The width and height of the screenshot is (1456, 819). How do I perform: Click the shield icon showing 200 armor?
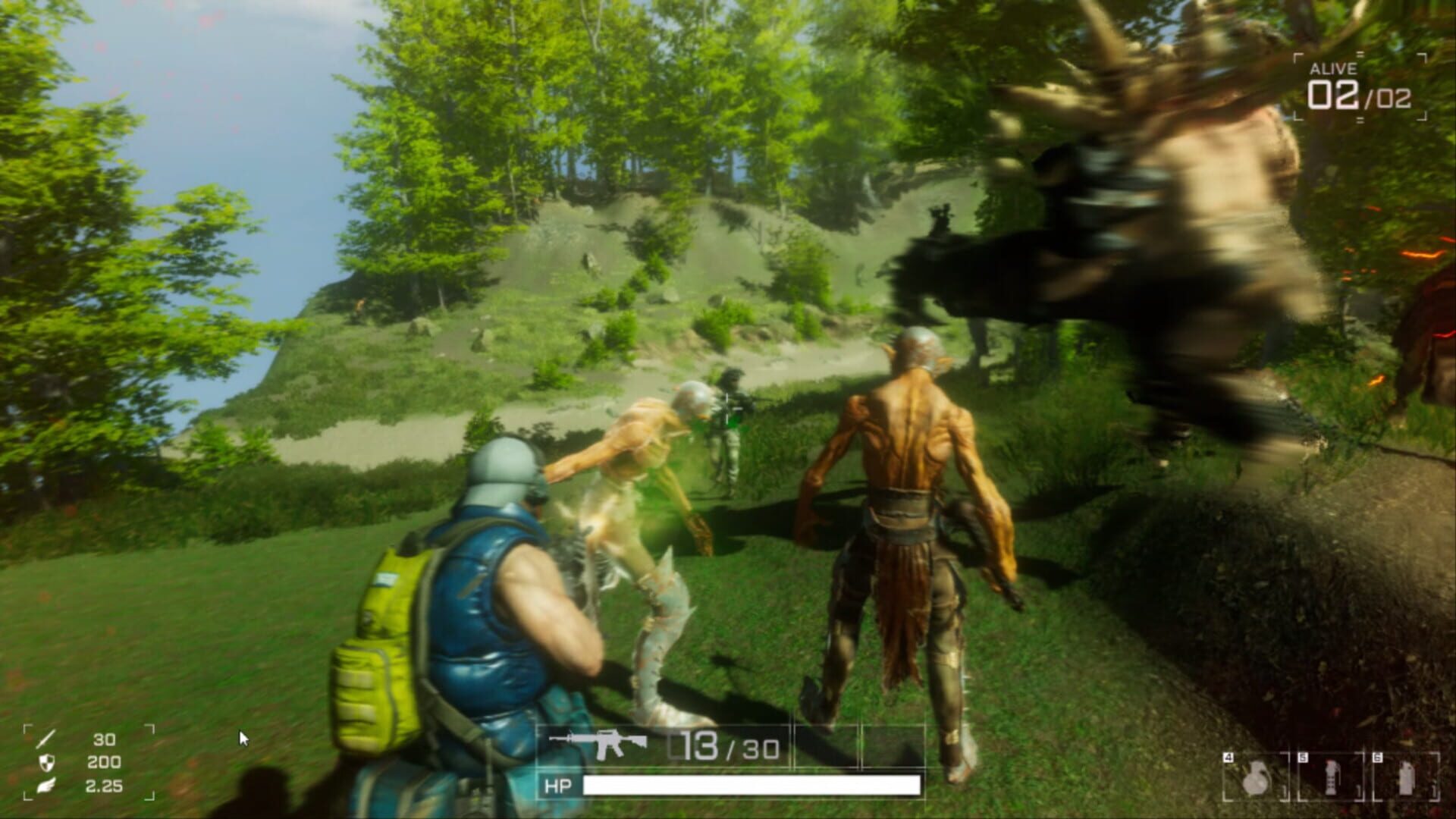point(46,764)
